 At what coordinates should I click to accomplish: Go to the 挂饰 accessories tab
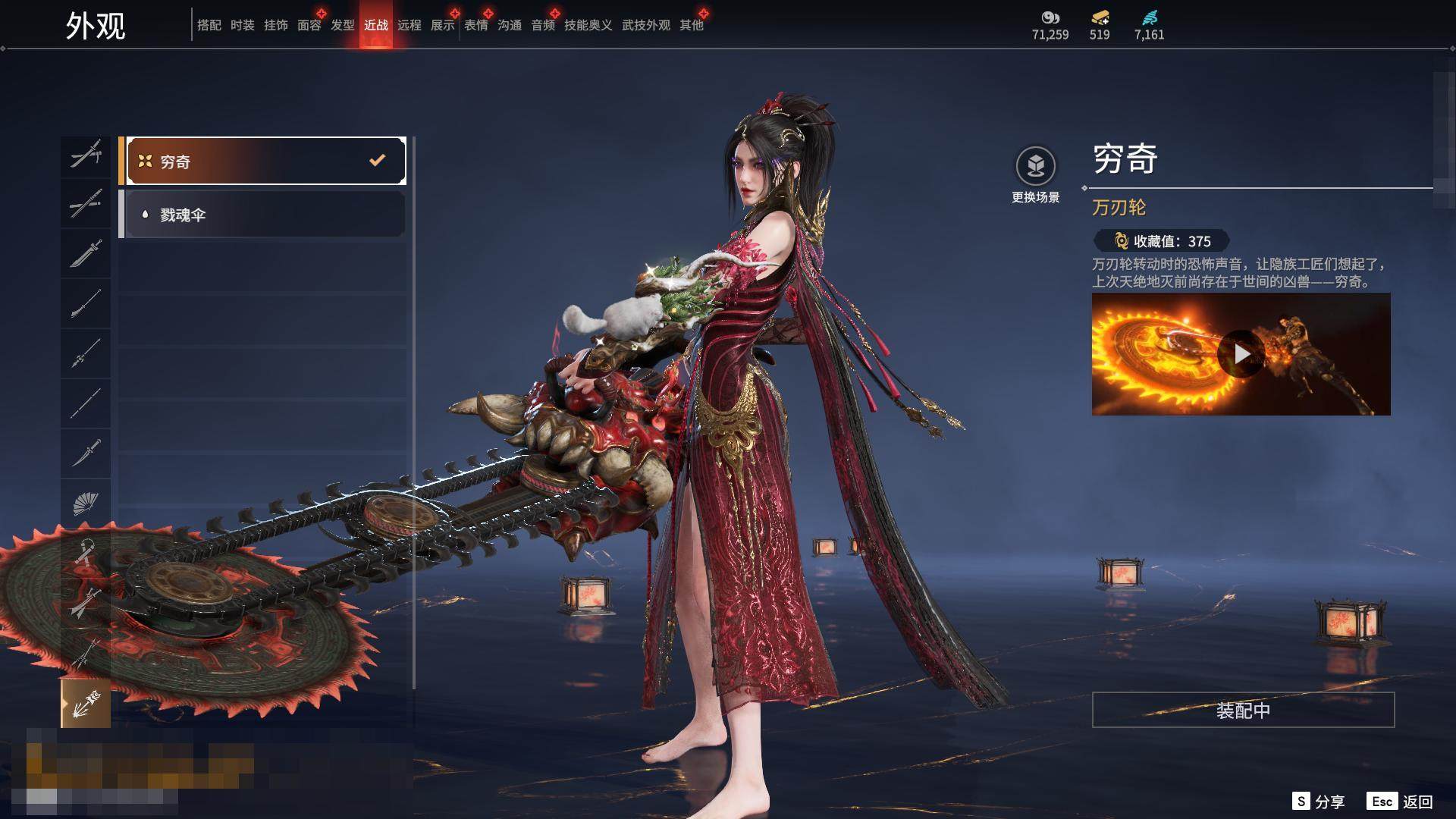click(275, 25)
